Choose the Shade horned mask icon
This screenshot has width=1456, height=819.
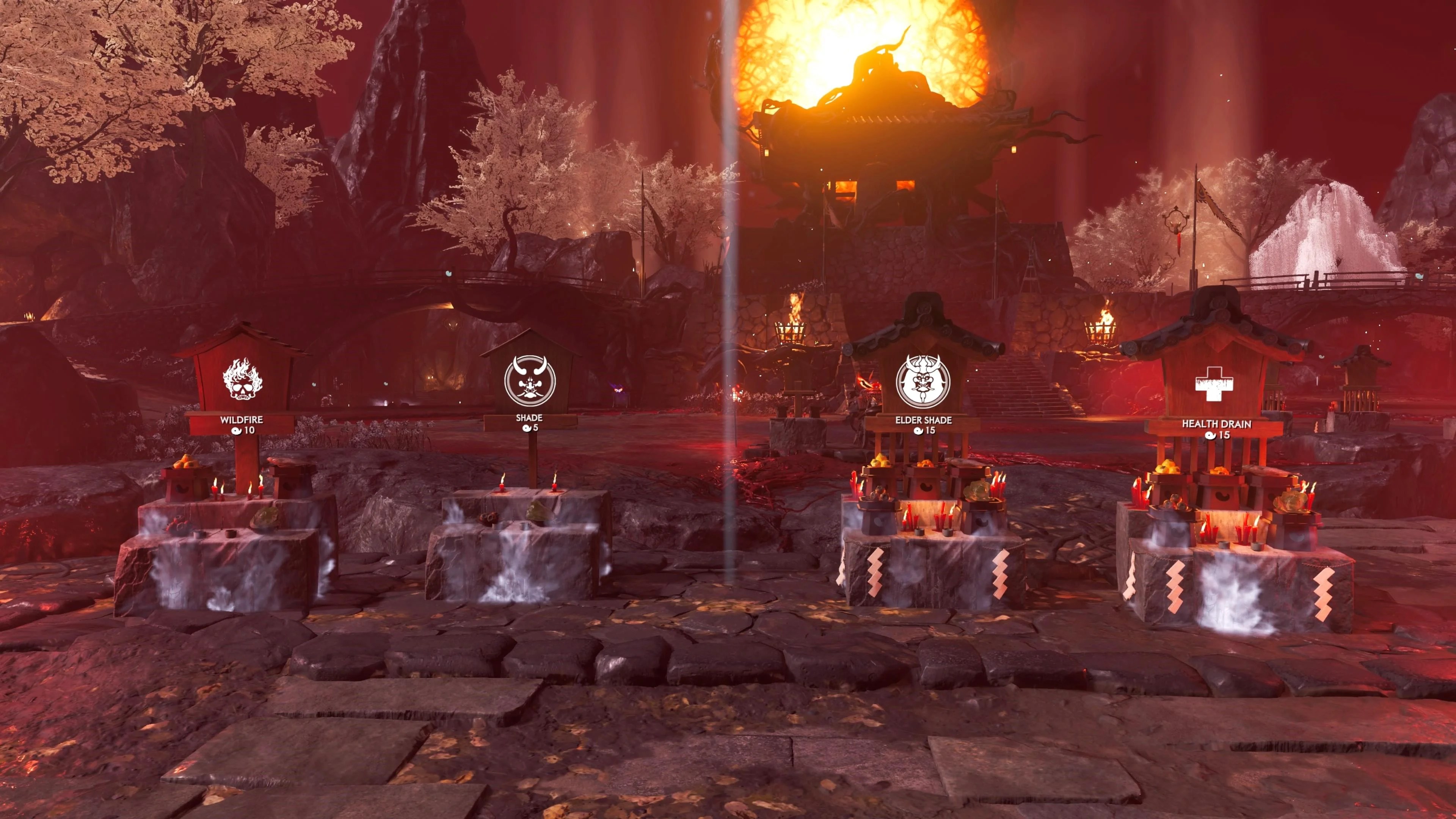pos(530,380)
